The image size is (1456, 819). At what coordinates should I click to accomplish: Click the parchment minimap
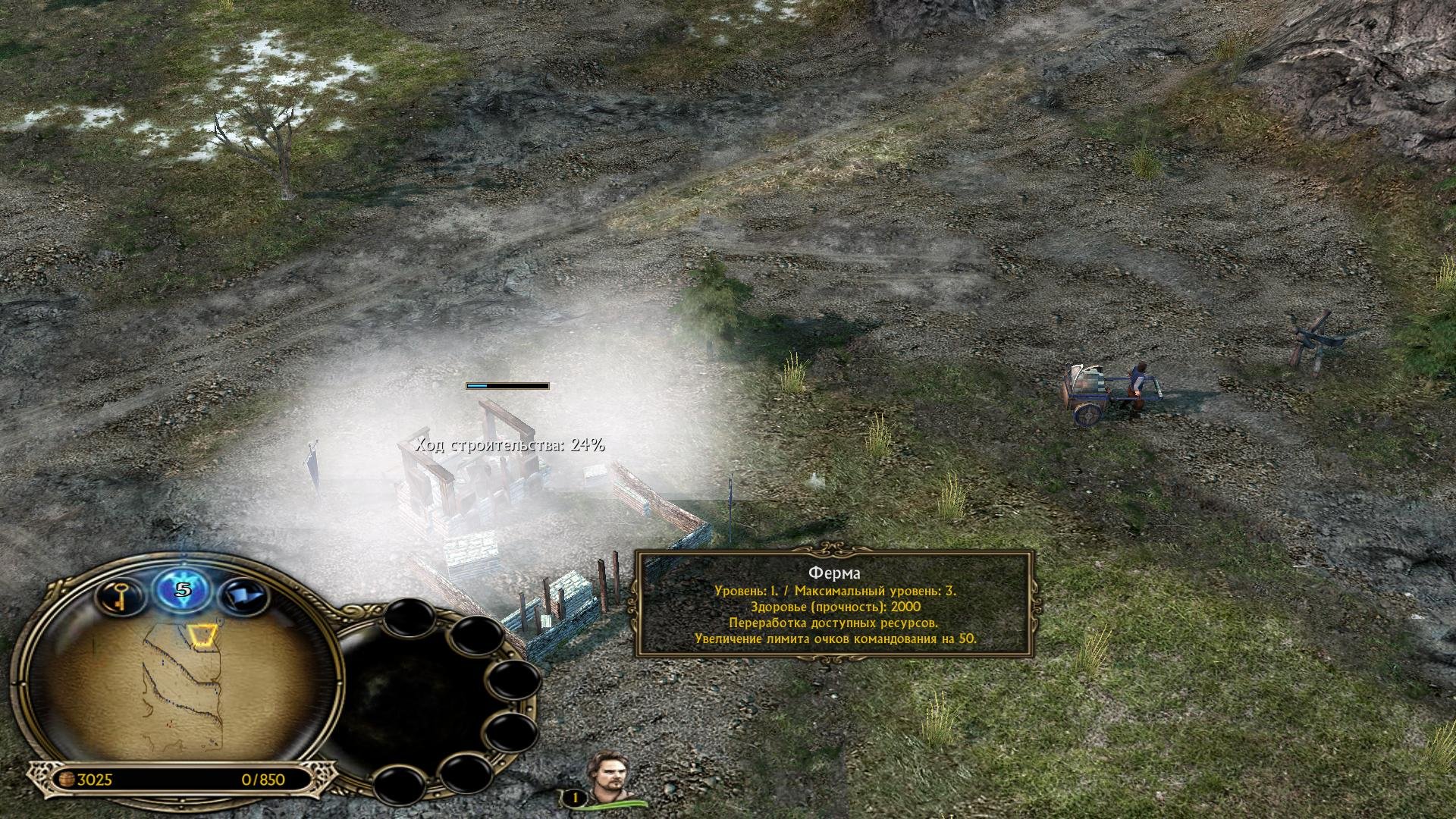[x=180, y=686]
